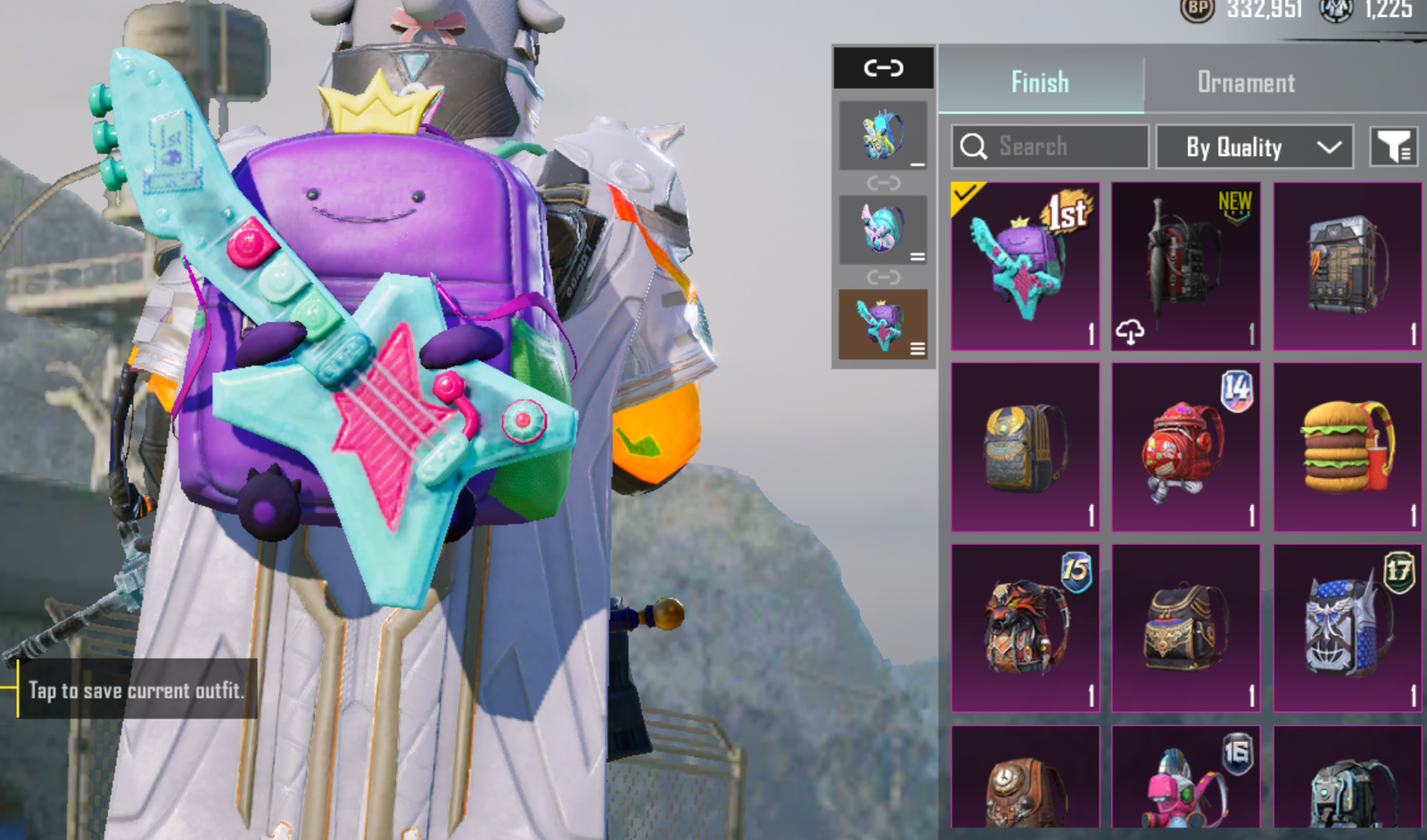Viewport: 1427px width, 840px height.
Task: Pick the pink robot backpack with 16 badge
Action: (x=1185, y=778)
